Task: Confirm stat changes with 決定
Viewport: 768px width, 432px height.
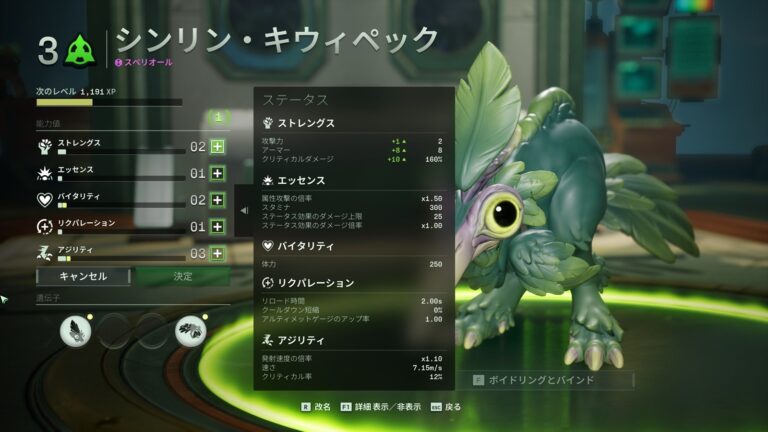Action: point(183,276)
